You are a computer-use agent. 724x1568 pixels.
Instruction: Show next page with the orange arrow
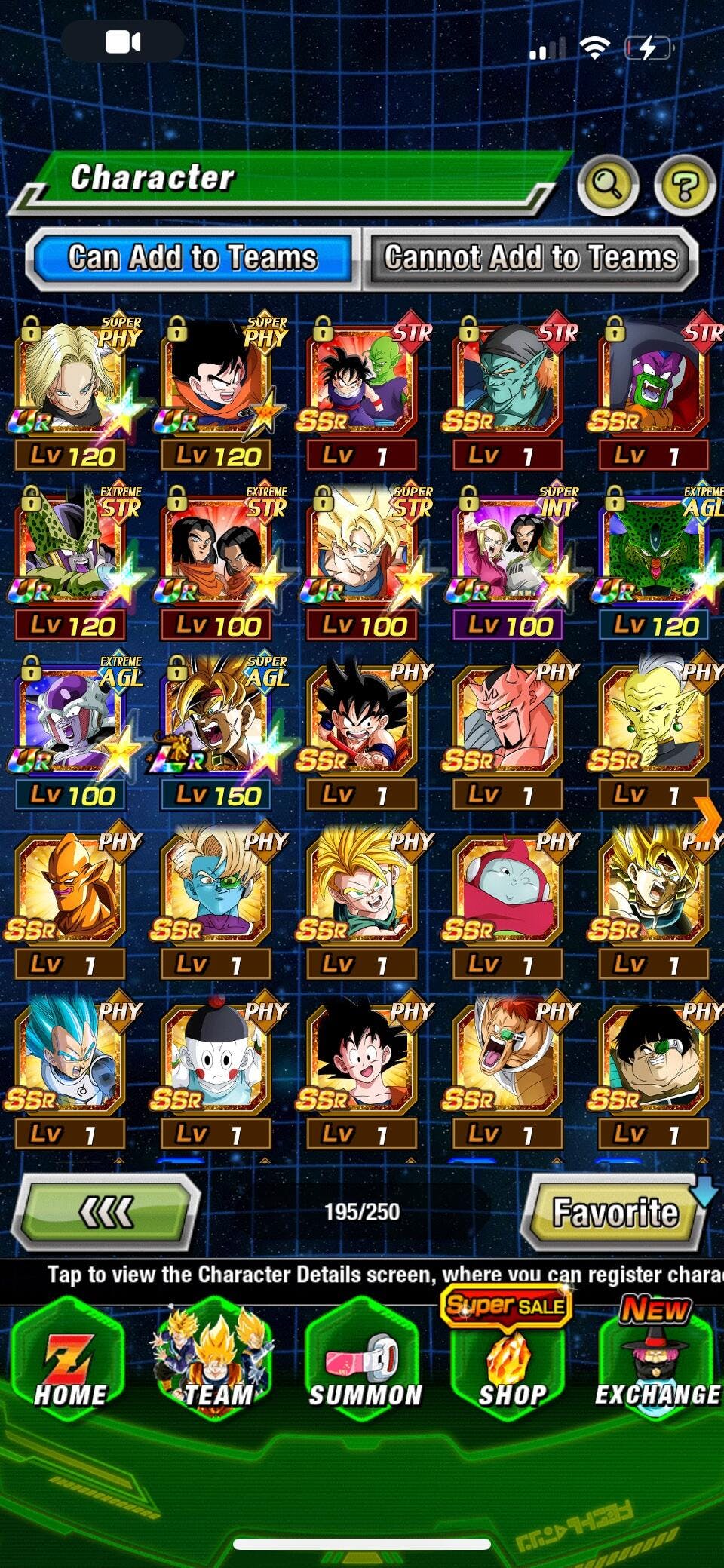pos(708,818)
